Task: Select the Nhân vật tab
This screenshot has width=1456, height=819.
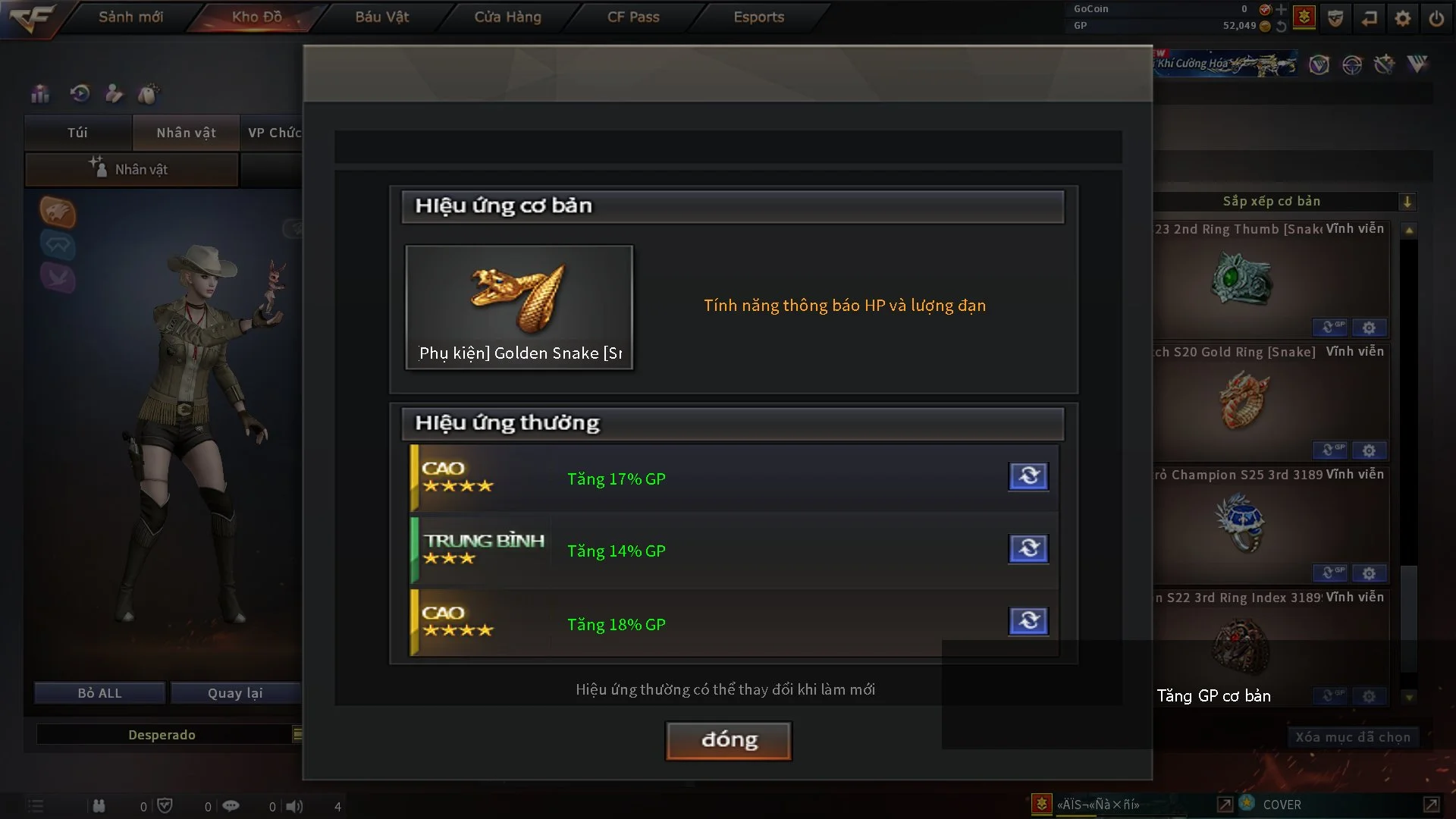Action: pyautogui.click(x=186, y=133)
